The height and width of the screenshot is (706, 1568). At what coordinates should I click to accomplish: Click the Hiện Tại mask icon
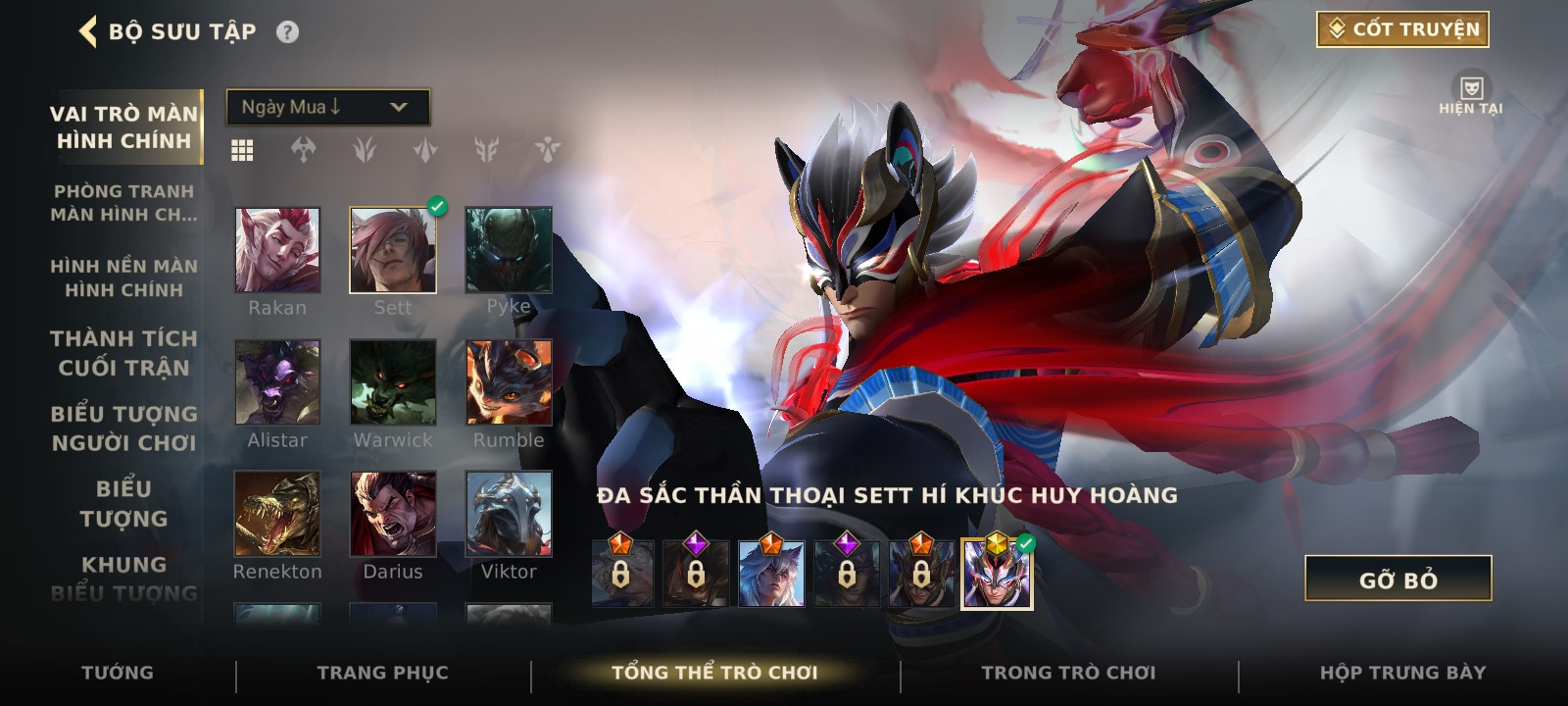(x=1470, y=89)
